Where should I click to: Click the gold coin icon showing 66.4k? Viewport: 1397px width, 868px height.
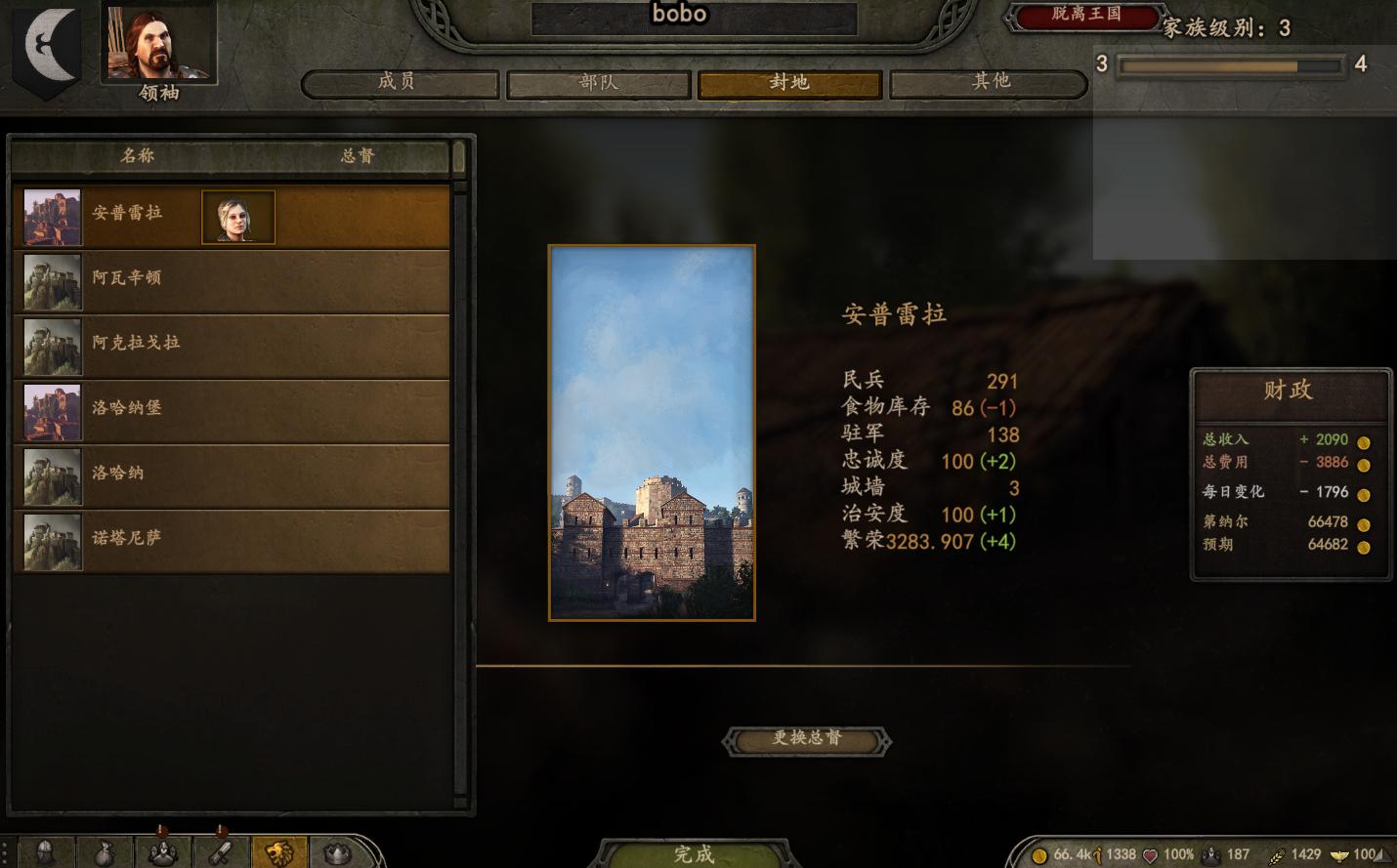pyautogui.click(x=1037, y=853)
